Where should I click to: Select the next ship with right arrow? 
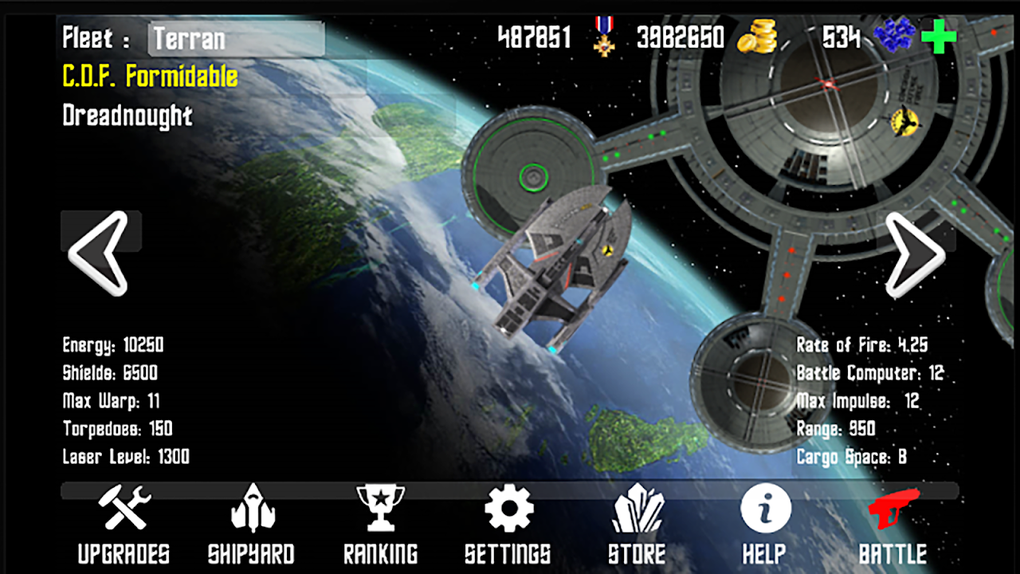coord(914,253)
